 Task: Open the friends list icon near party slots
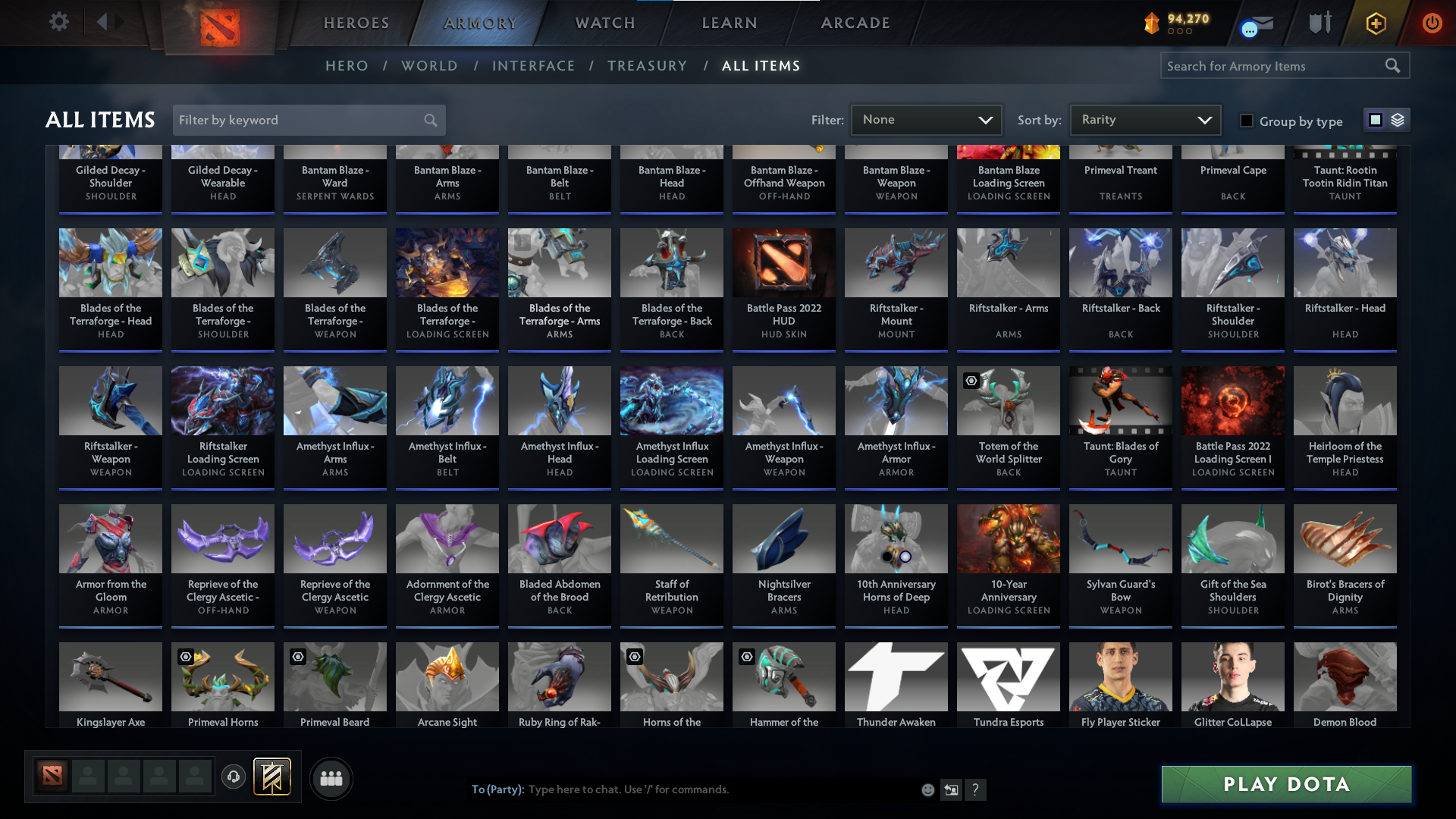(331, 777)
